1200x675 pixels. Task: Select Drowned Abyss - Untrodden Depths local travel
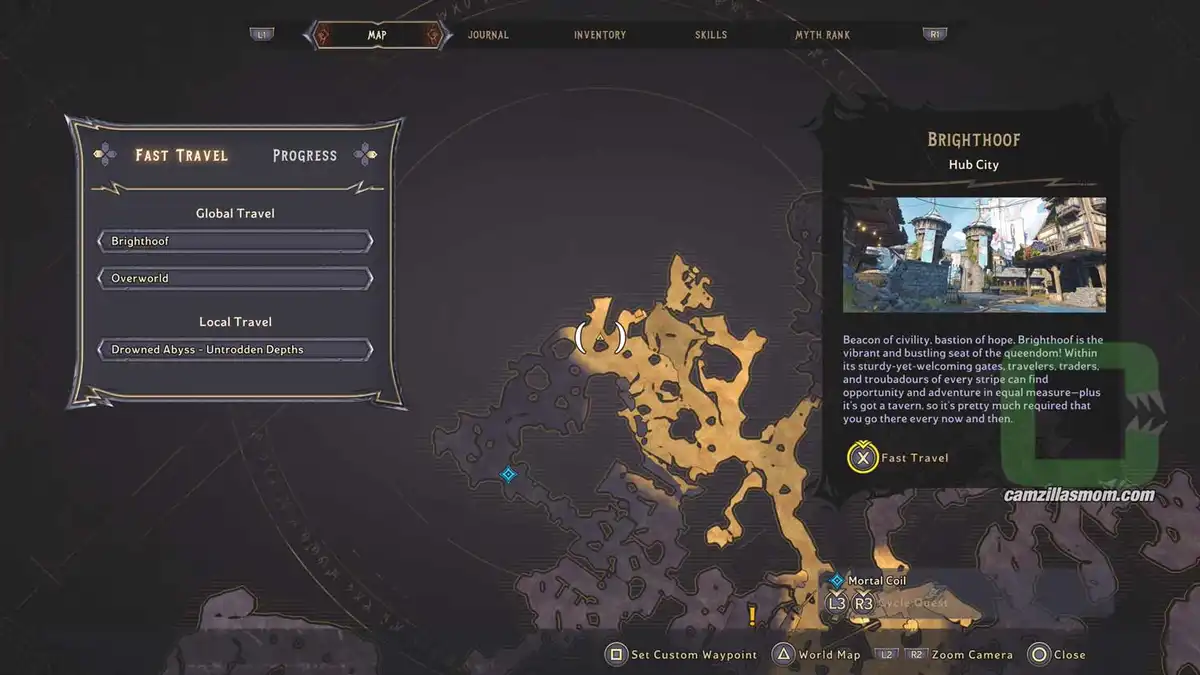point(235,350)
